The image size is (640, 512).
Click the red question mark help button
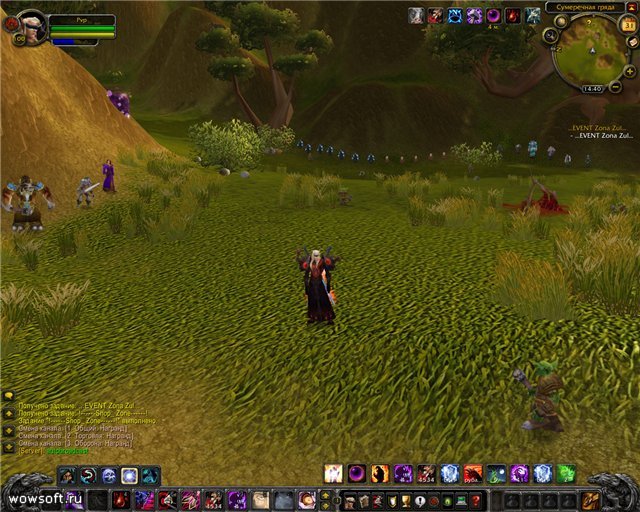coord(476,501)
